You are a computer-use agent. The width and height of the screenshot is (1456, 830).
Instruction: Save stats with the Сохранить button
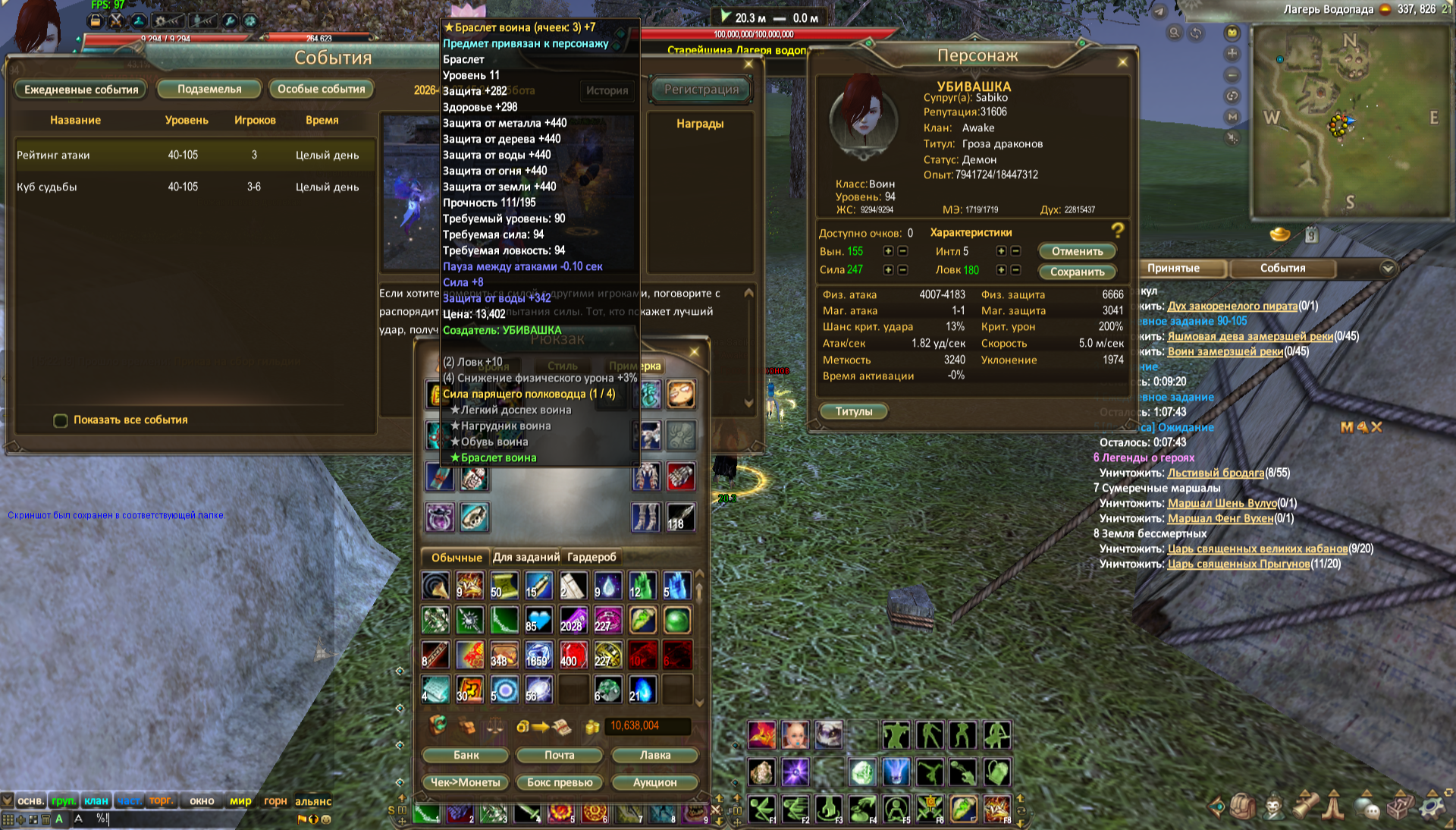(x=1077, y=272)
